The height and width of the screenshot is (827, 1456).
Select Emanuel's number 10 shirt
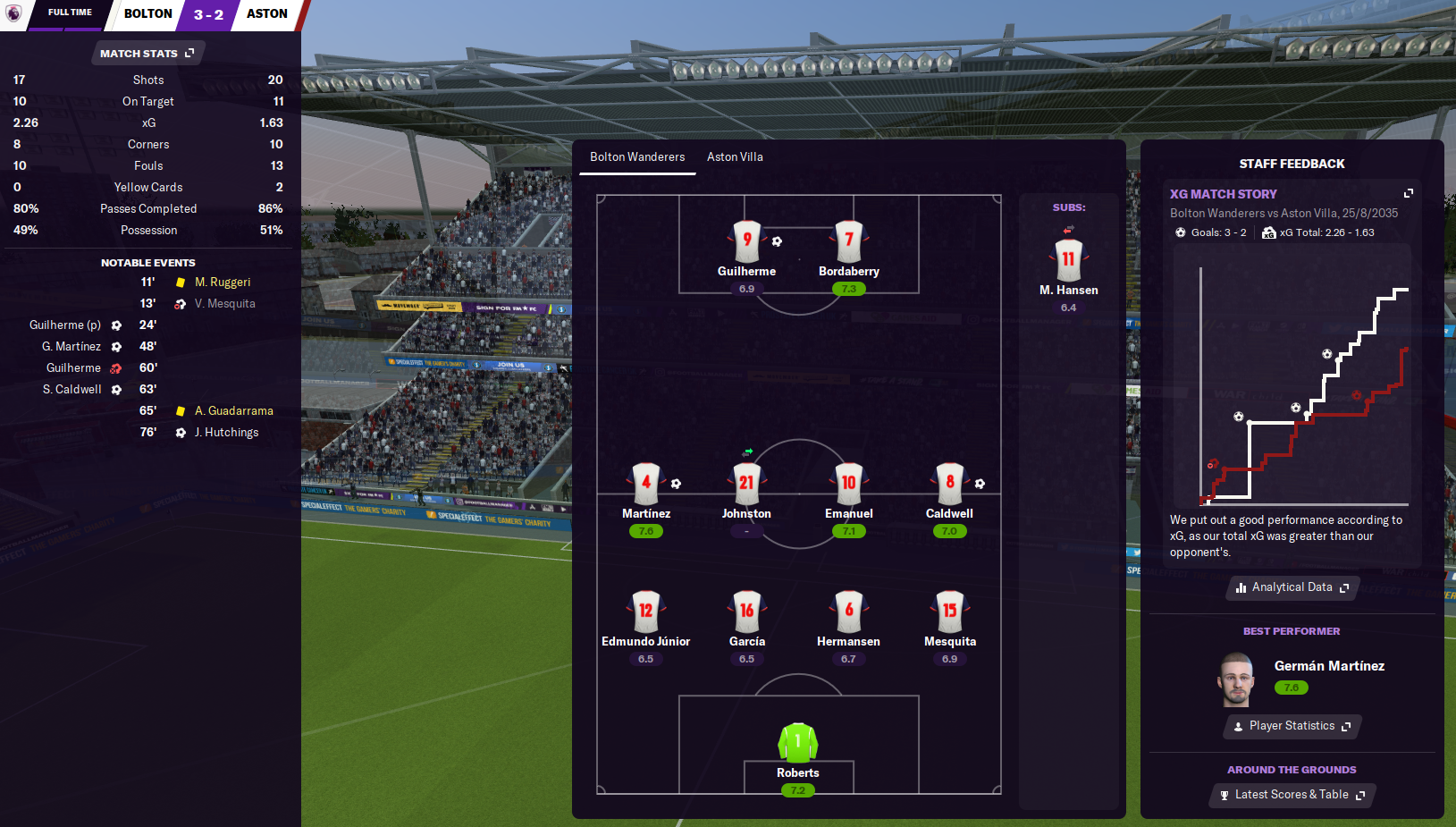click(x=848, y=483)
